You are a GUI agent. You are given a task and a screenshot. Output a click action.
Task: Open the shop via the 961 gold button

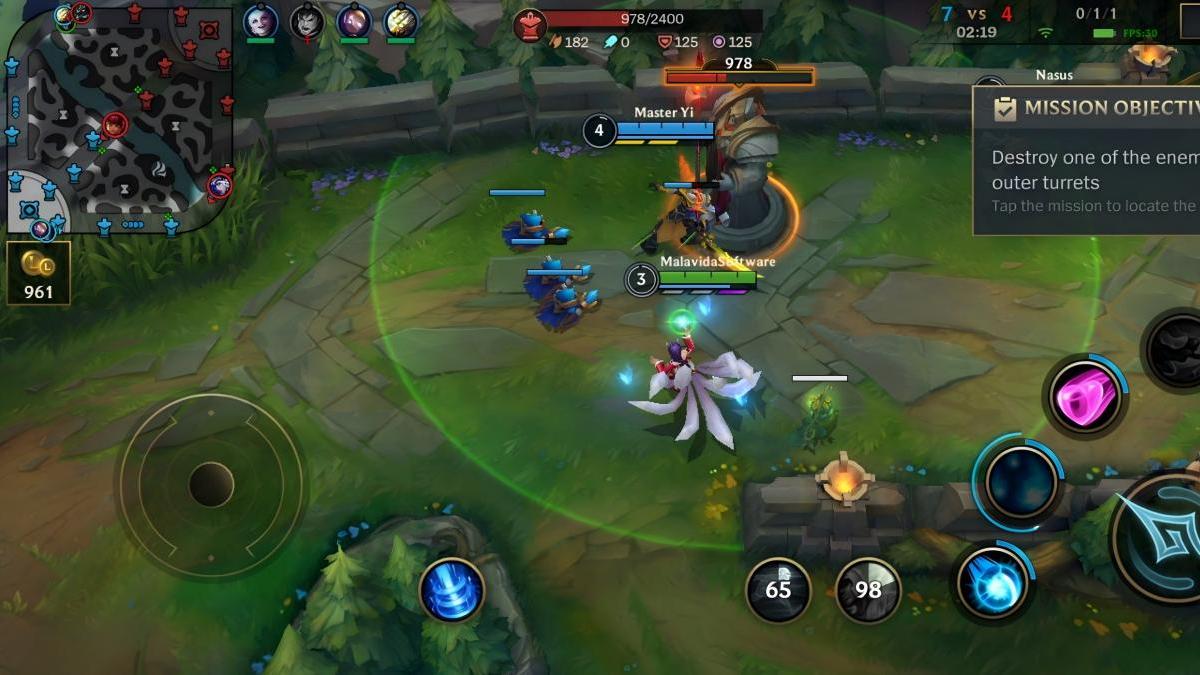click(x=39, y=272)
